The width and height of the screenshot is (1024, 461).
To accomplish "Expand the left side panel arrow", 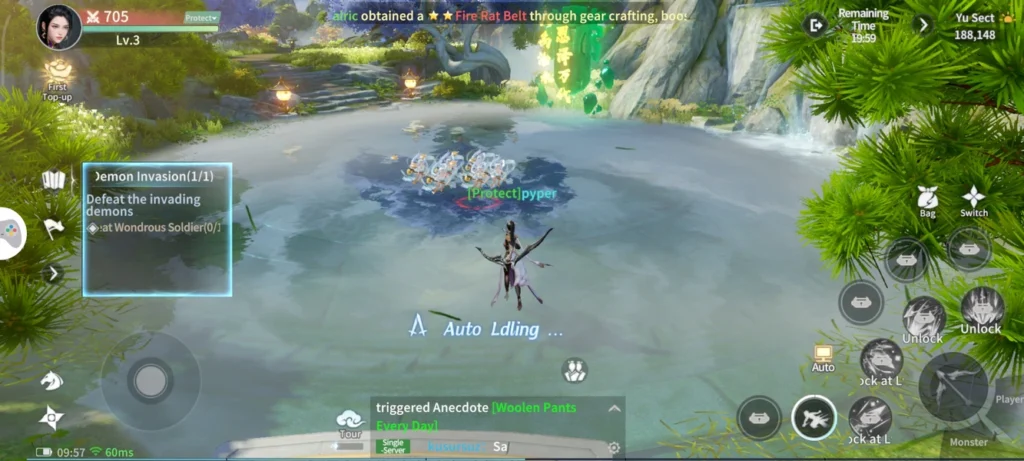I will pyautogui.click(x=54, y=273).
